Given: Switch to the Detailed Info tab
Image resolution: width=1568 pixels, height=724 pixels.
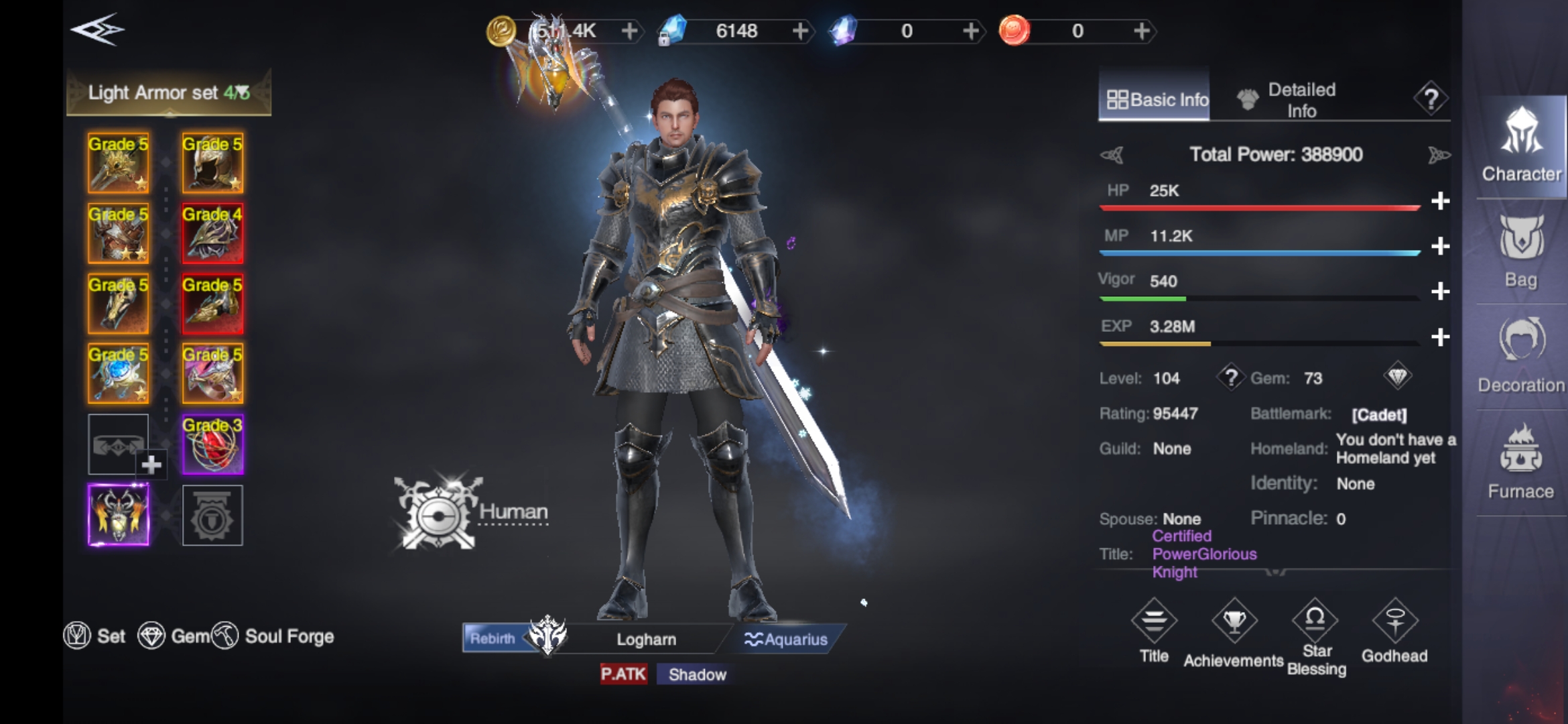Looking at the screenshot, I should (x=1288, y=100).
